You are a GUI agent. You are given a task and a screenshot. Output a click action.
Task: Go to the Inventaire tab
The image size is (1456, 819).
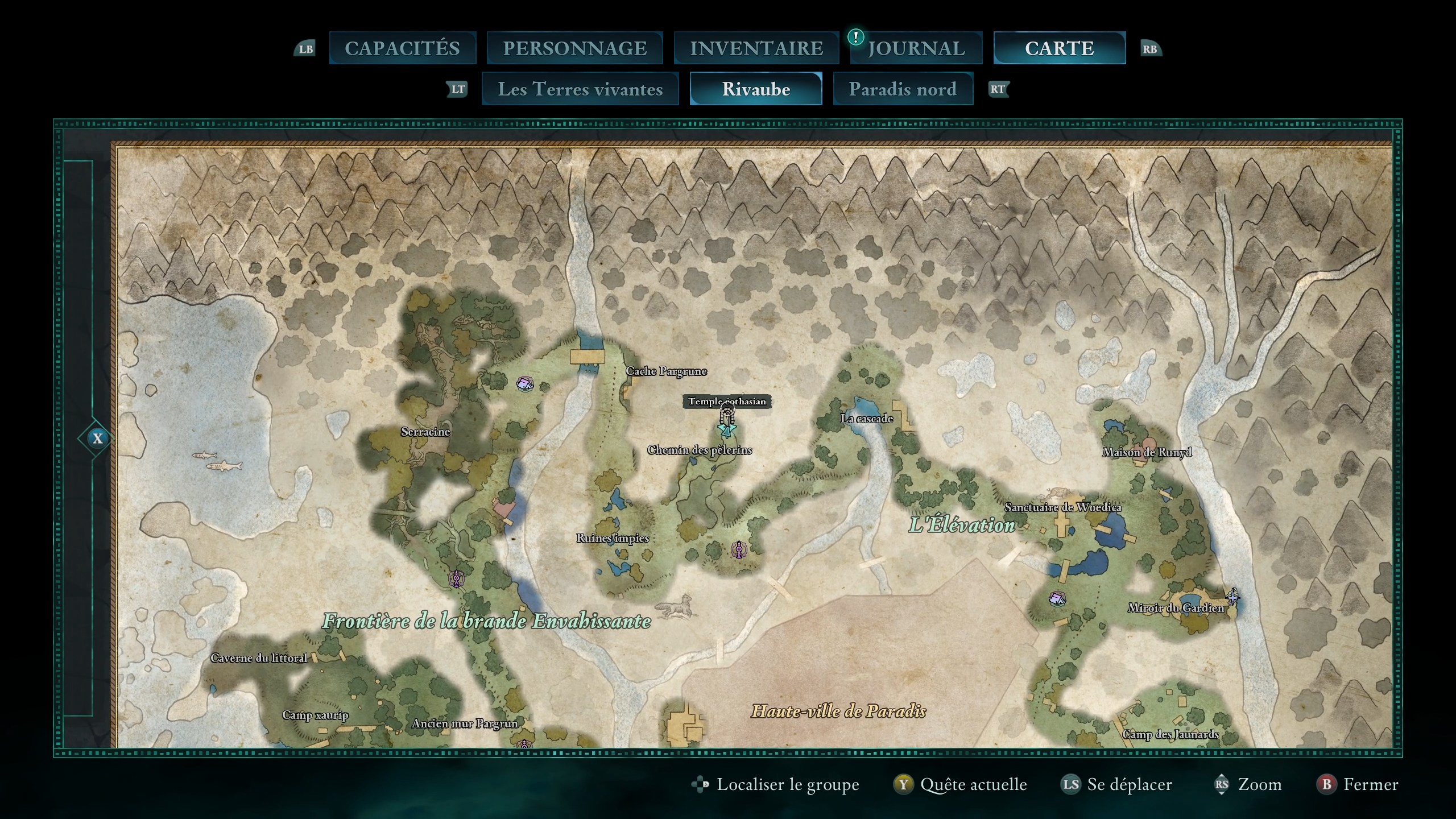pos(756,48)
